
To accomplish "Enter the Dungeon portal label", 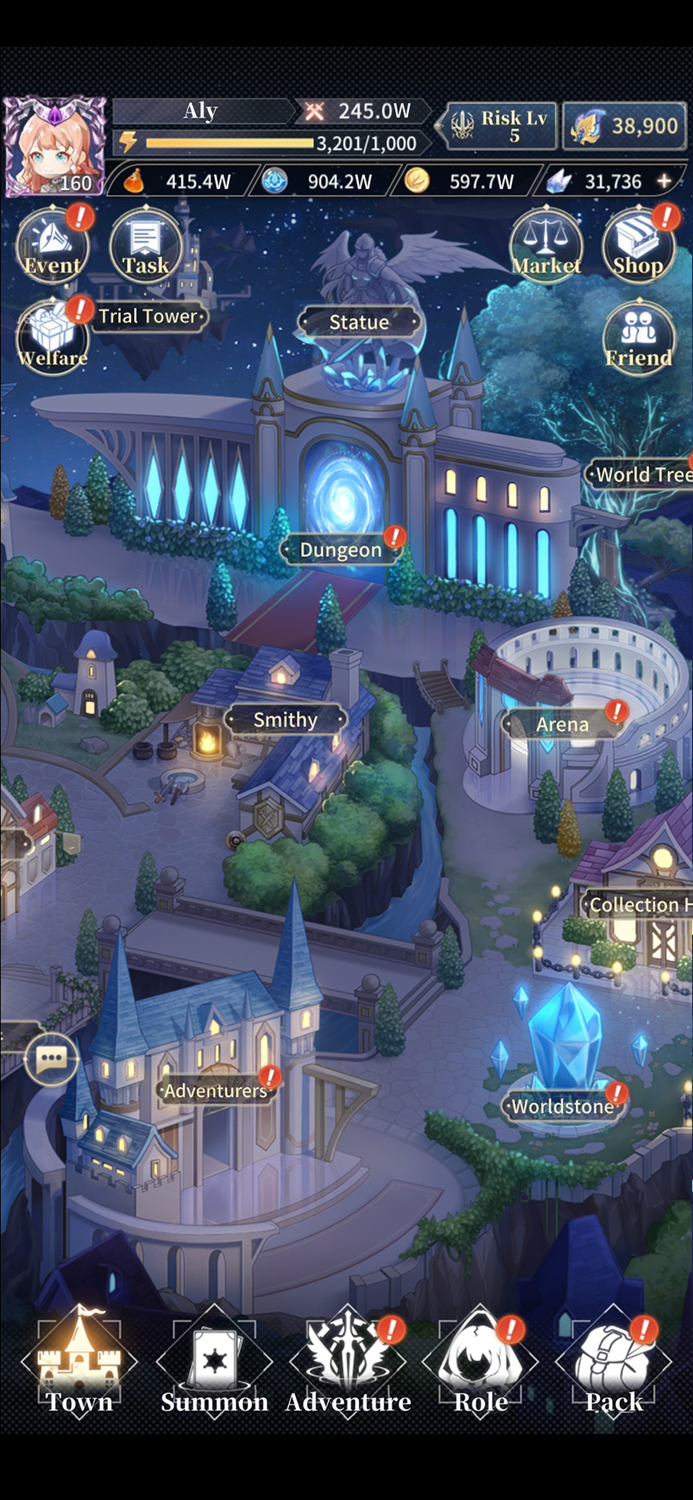I will [x=341, y=550].
